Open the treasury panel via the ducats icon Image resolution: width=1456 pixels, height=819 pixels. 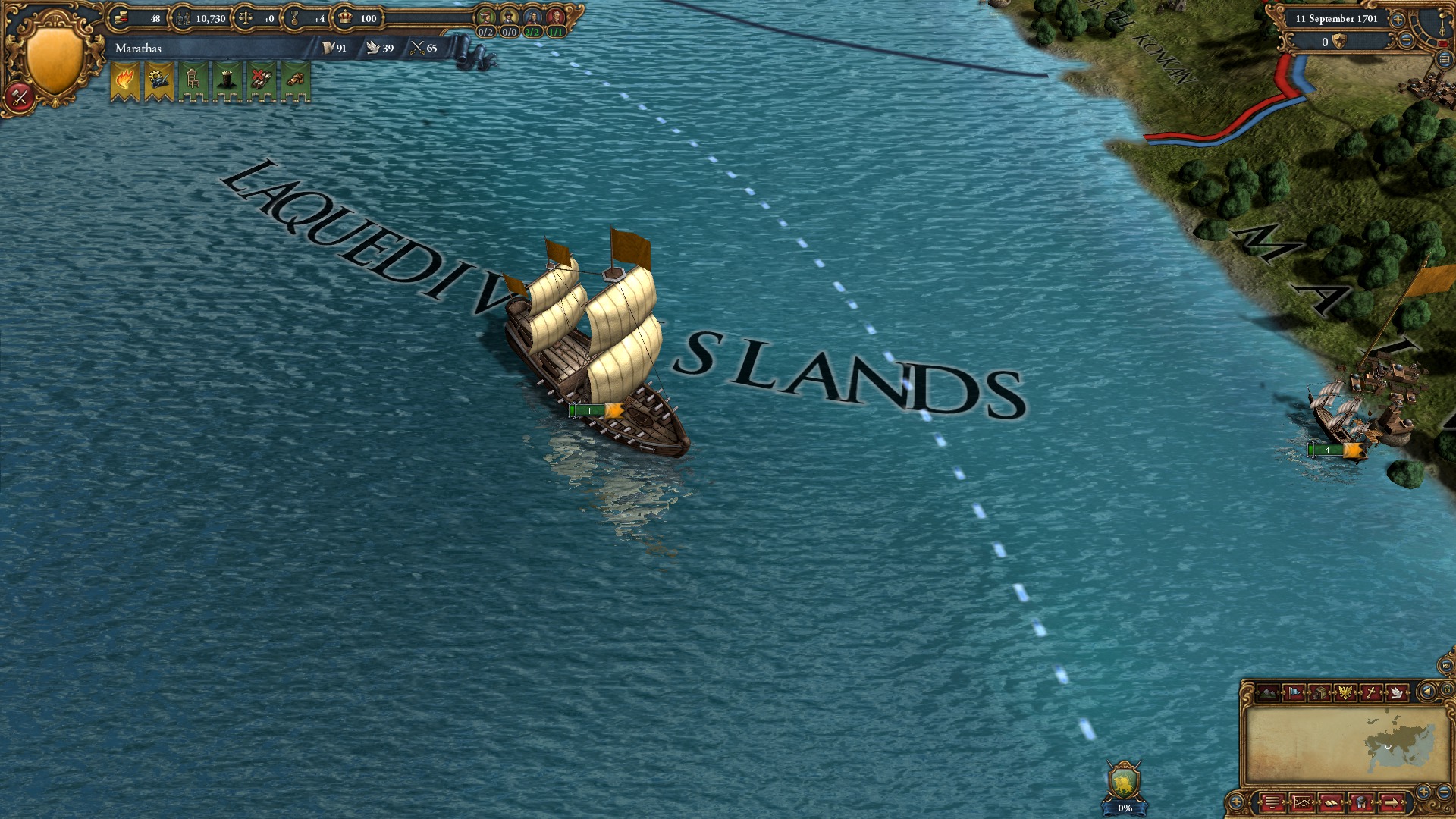(x=121, y=17)
